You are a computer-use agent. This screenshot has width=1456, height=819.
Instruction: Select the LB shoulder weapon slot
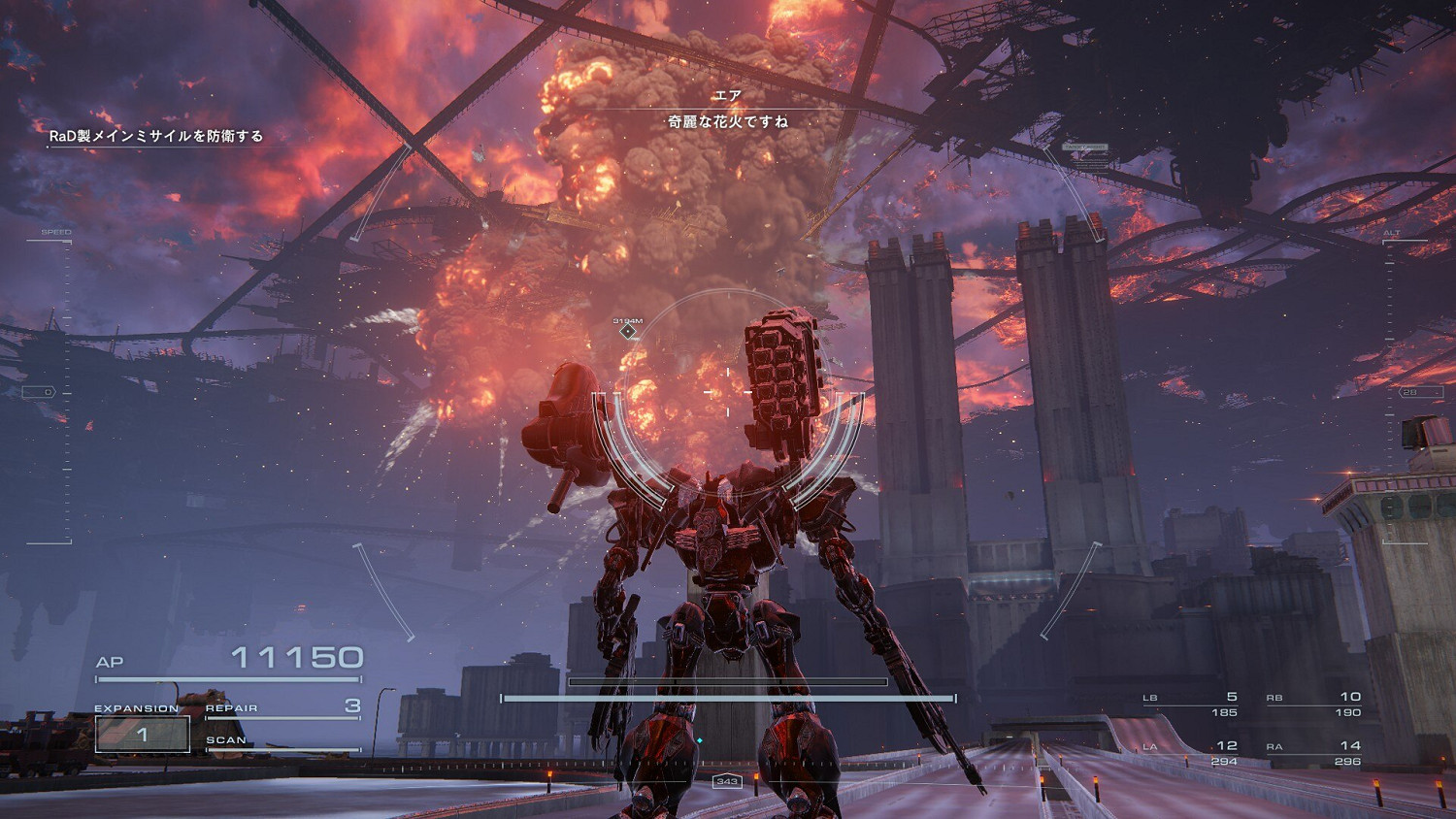coord(1190,704)
